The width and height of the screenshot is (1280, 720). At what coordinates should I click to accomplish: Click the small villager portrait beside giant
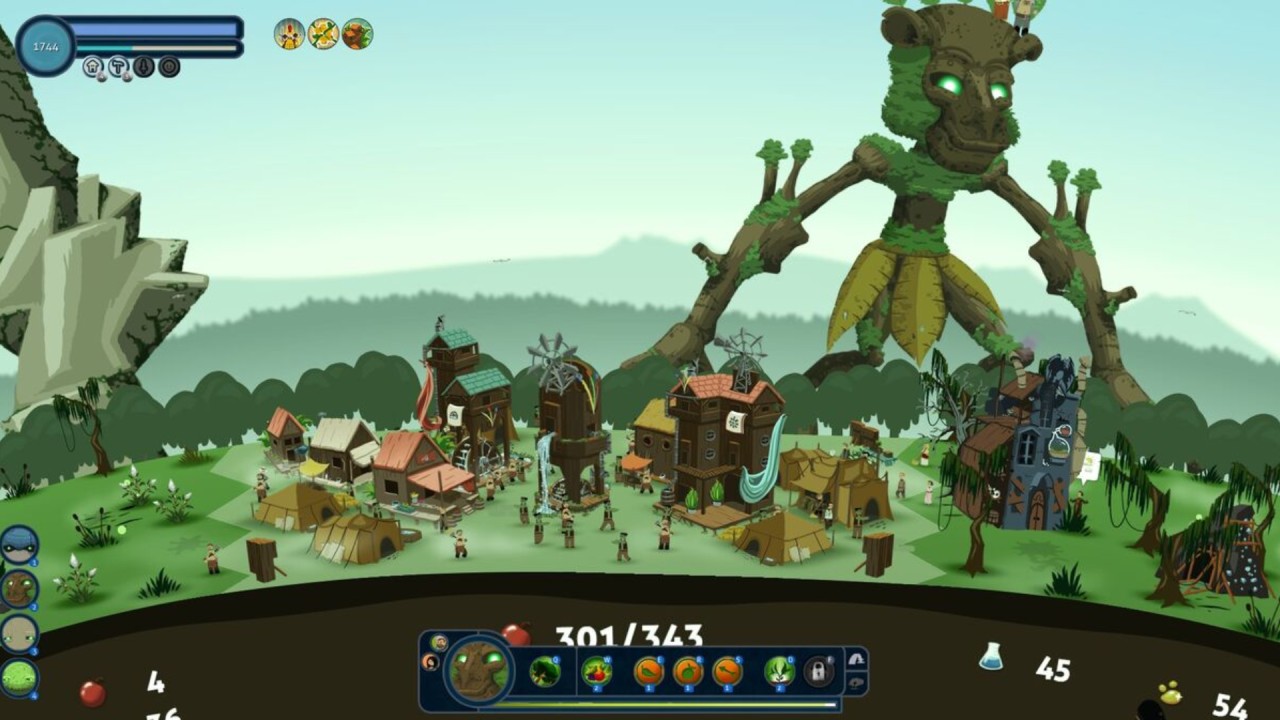point(439,642)
